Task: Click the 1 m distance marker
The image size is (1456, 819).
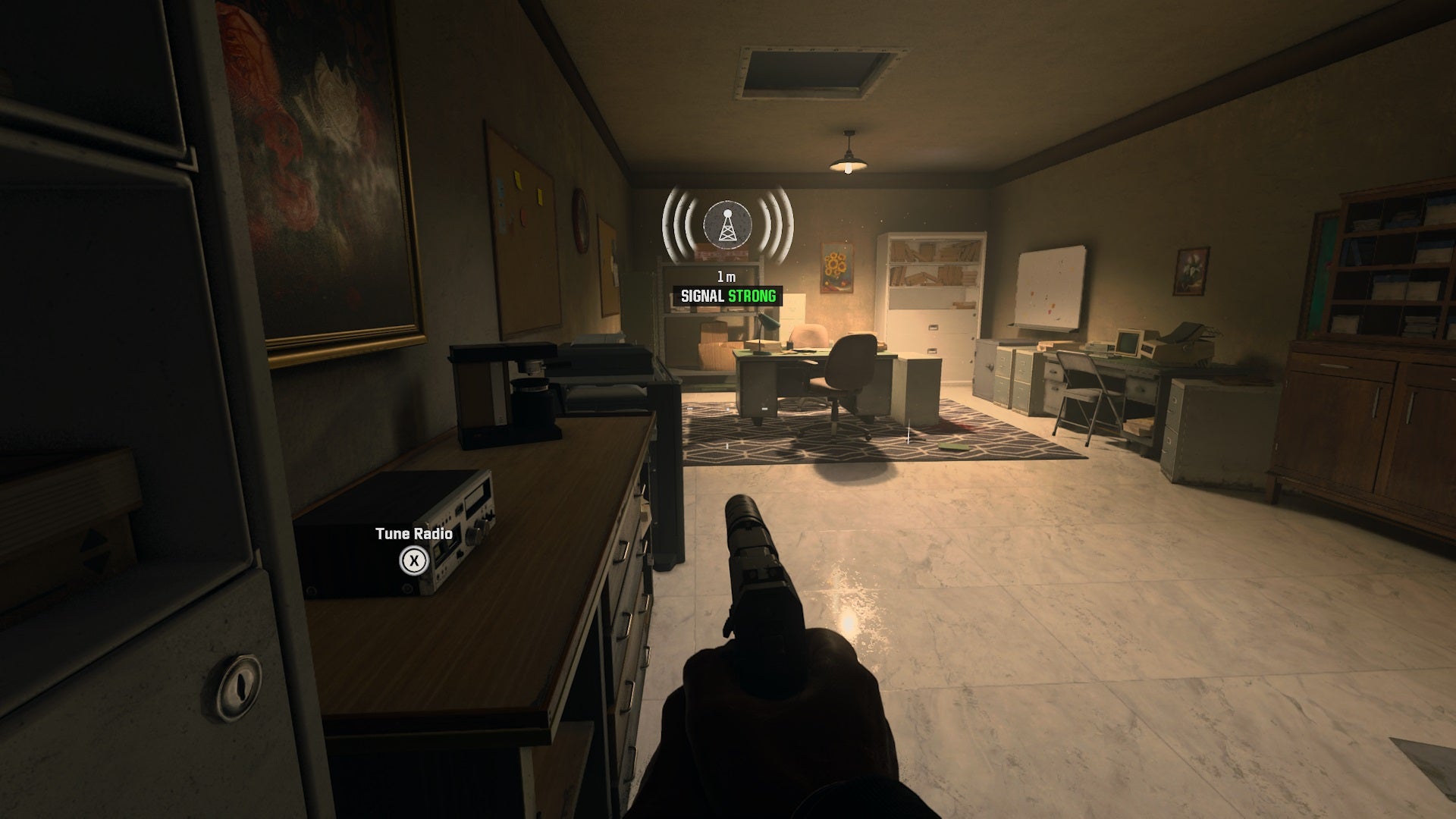Action: (x=726, y=275)
